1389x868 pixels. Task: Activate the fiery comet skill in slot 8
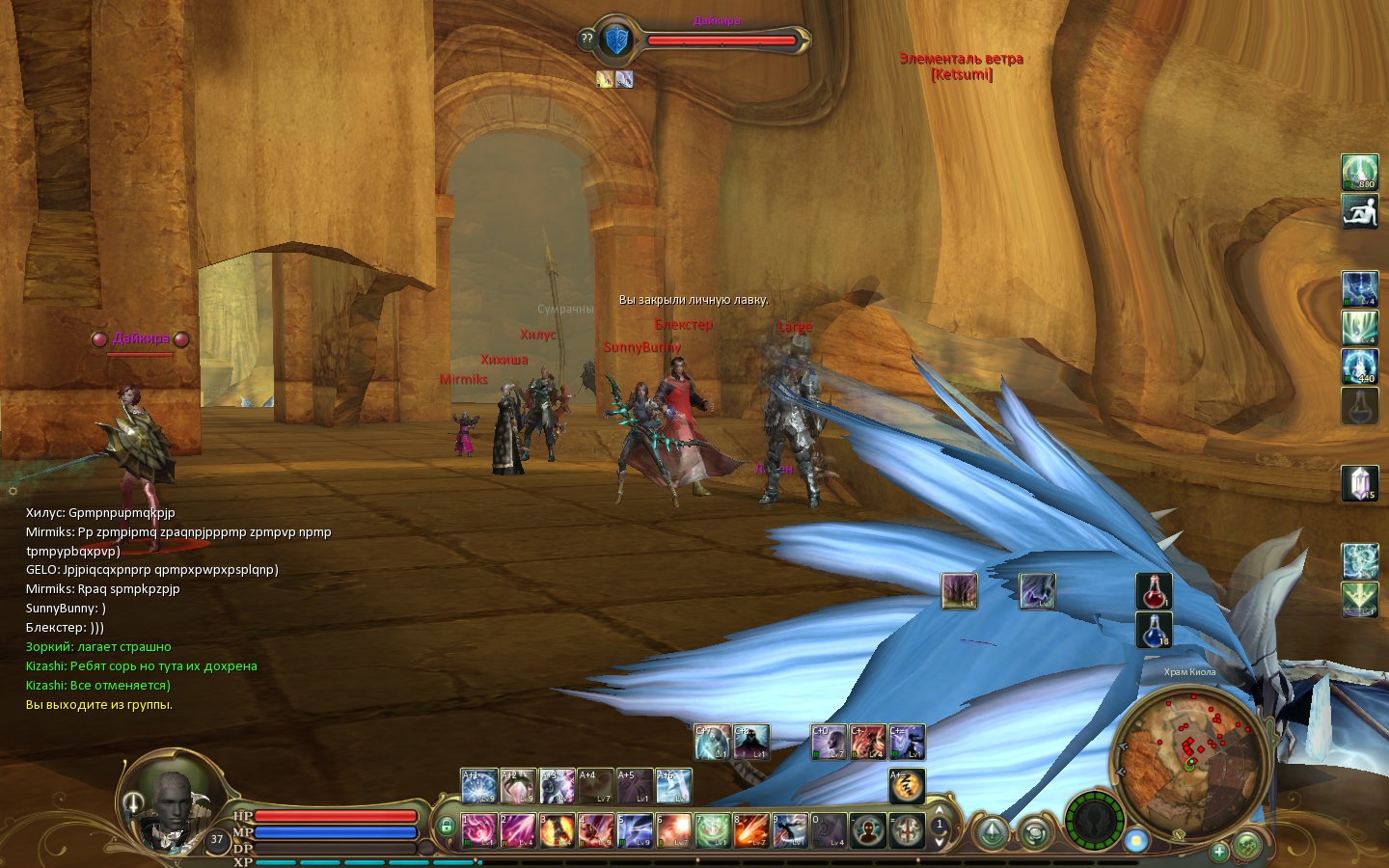tap(750, 829)
